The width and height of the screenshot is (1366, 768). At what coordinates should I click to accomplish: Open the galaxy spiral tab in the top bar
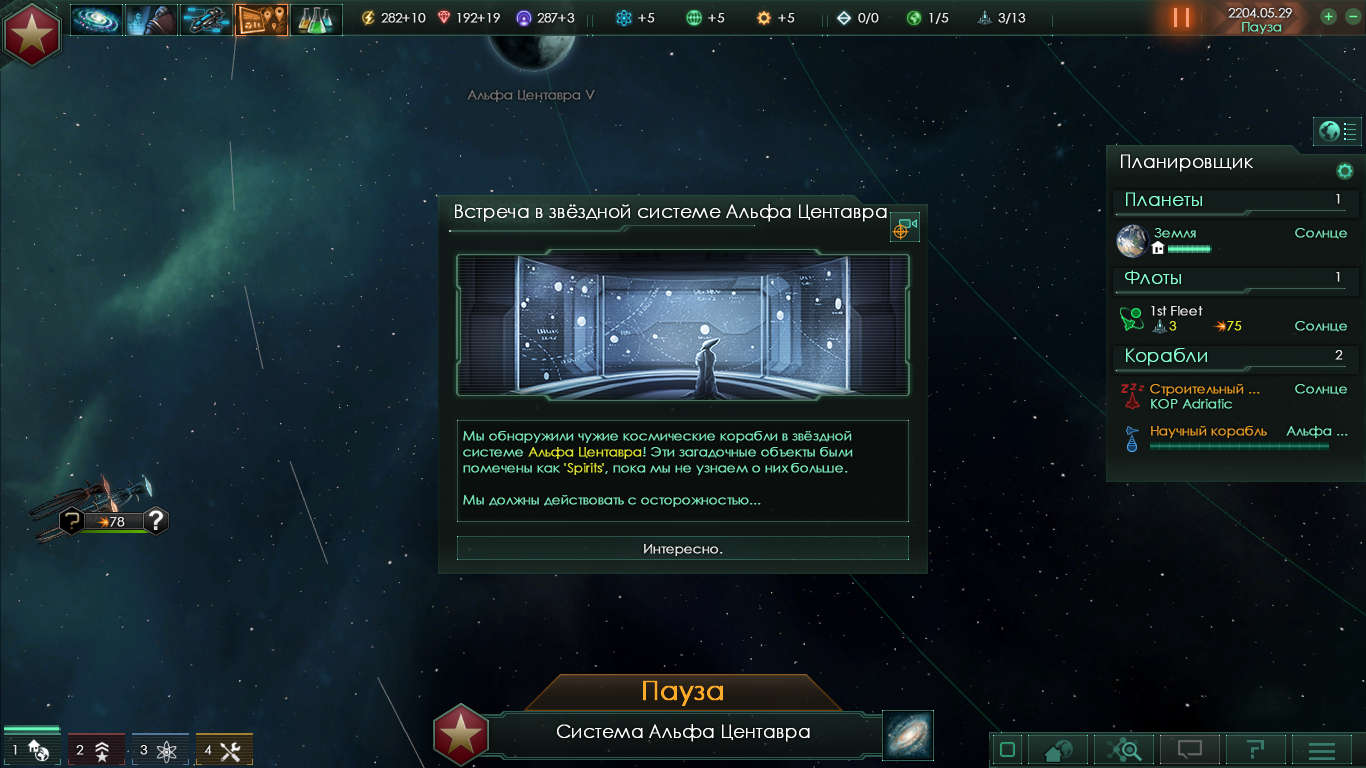click(x=96, y=19)
